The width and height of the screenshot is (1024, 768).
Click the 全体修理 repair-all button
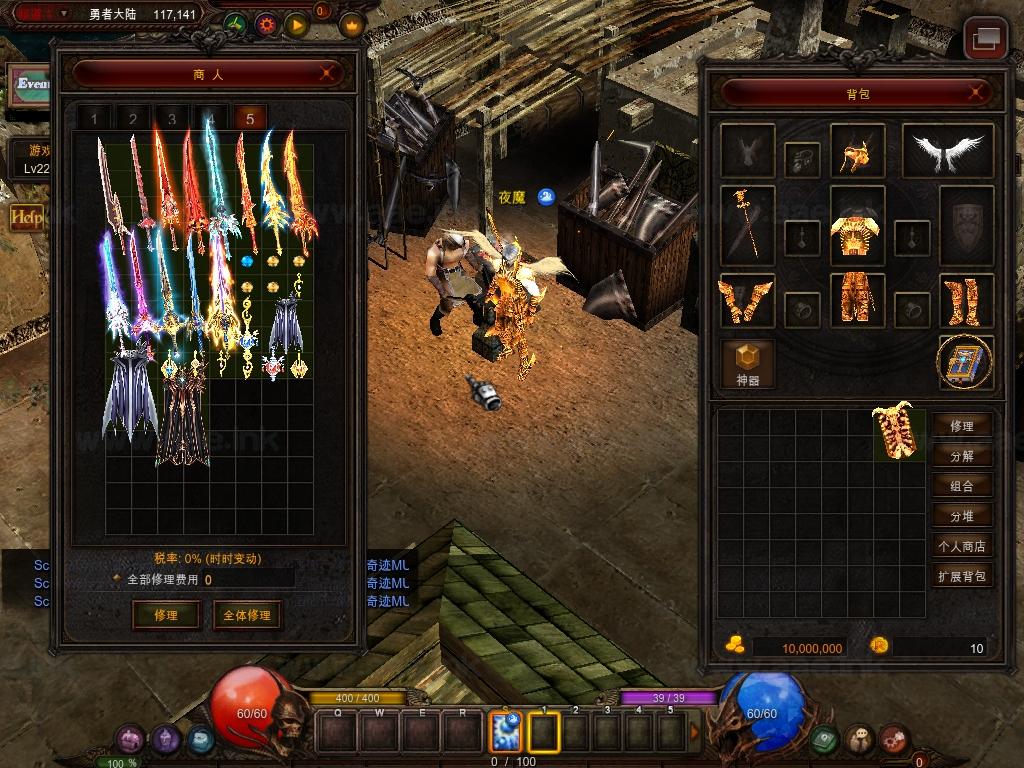point(246,615)
